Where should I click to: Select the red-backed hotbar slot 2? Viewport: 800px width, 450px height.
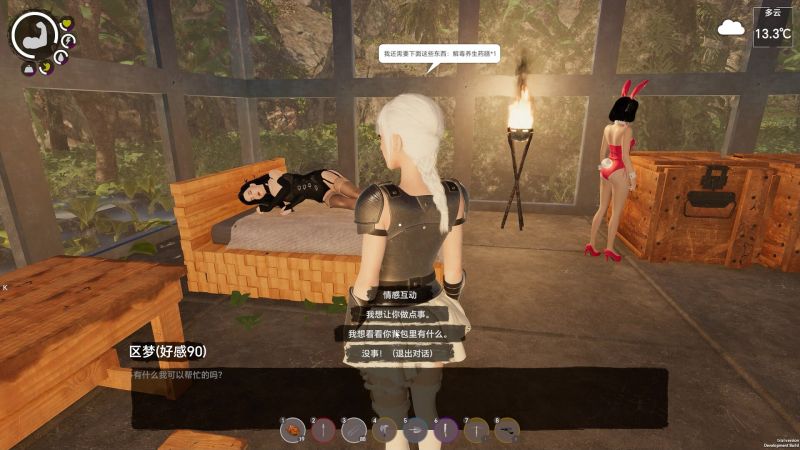(x=323, y=431)
